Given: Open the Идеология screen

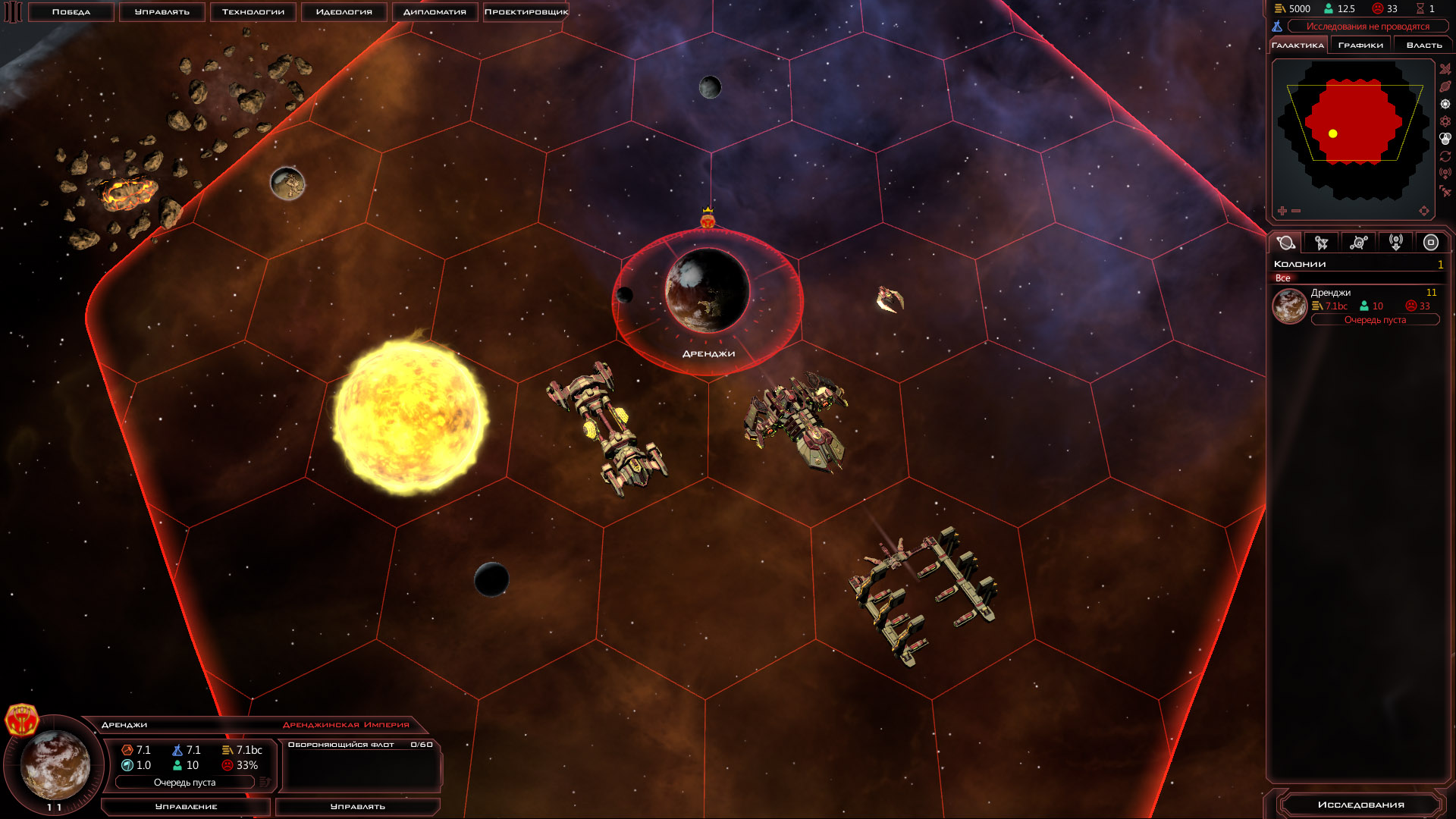Looking at the screenshot, I should click(344, 12).
